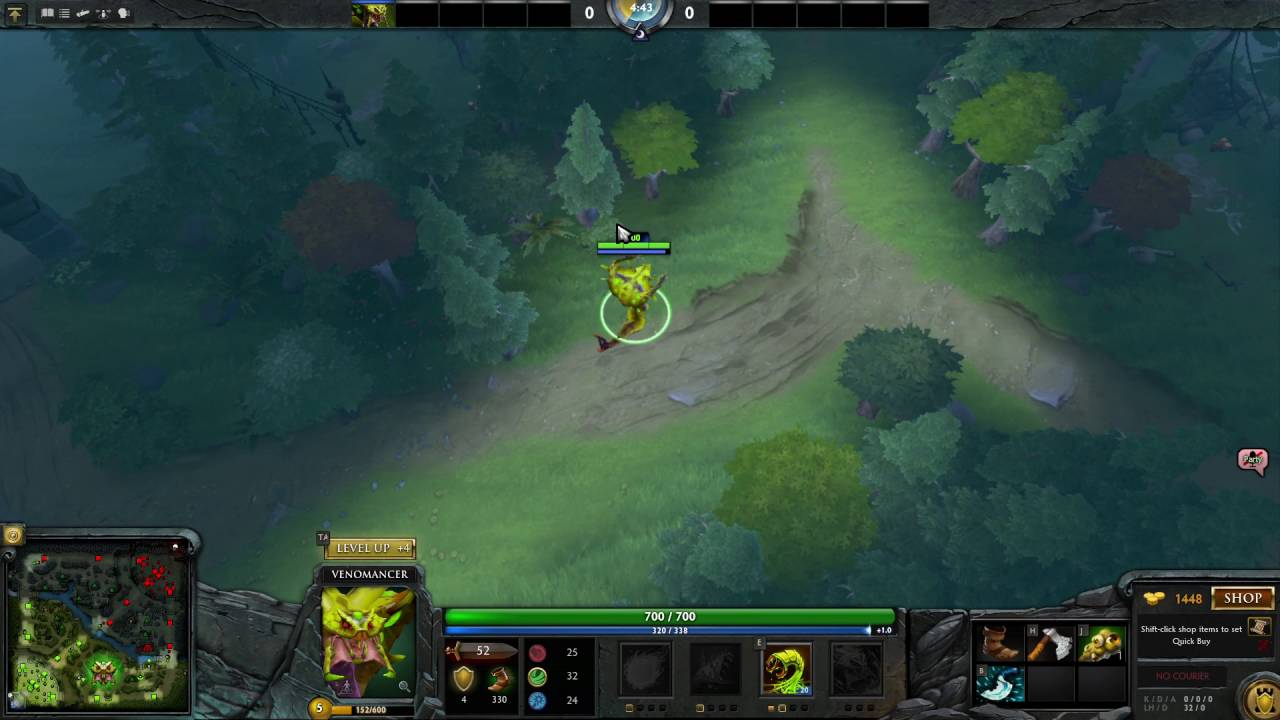Click the green 700/700 health bar
The image size is (1280, 720).
click(668, 616)
